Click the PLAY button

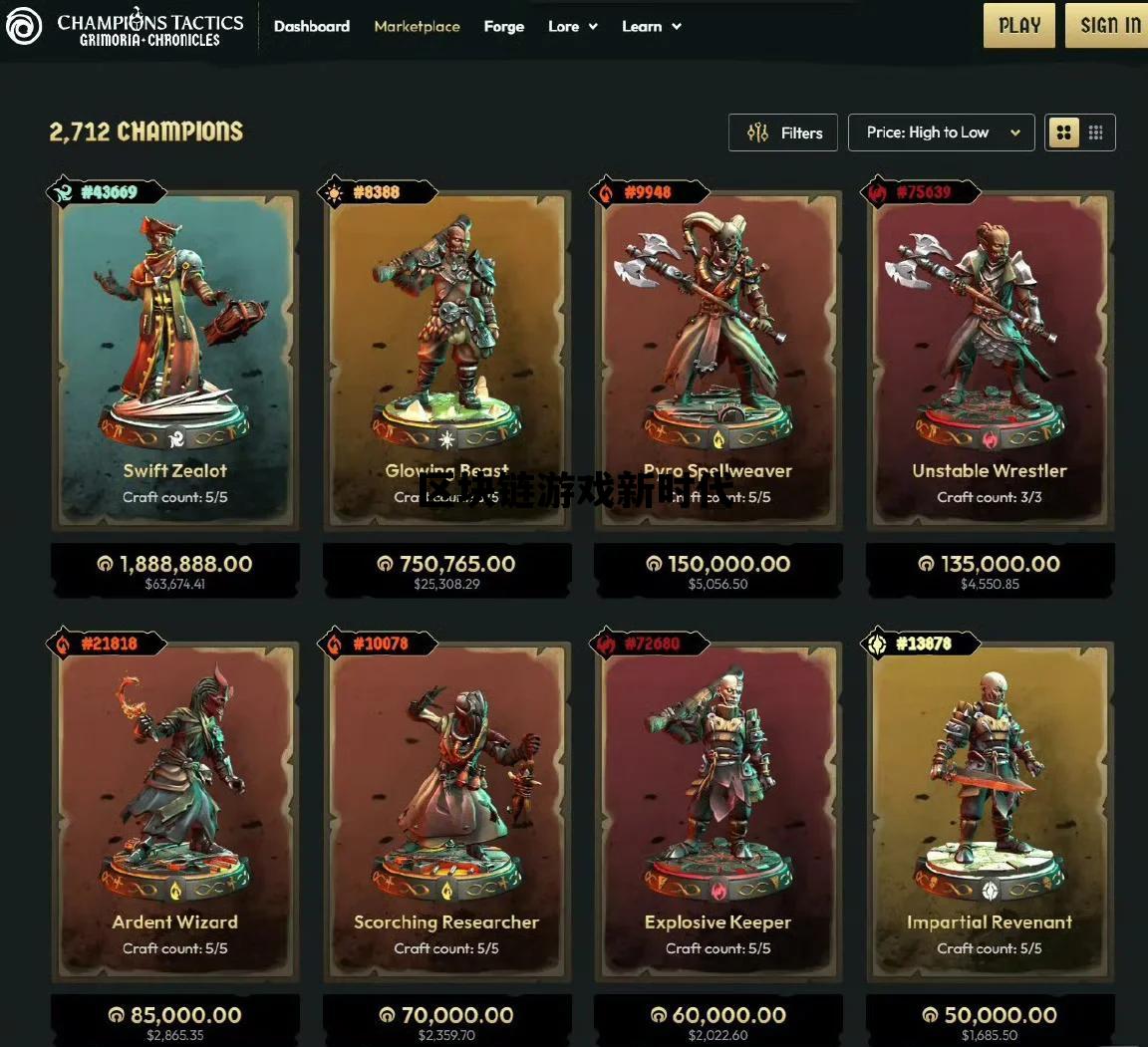pyautogui.click(x=1019, y=26)
